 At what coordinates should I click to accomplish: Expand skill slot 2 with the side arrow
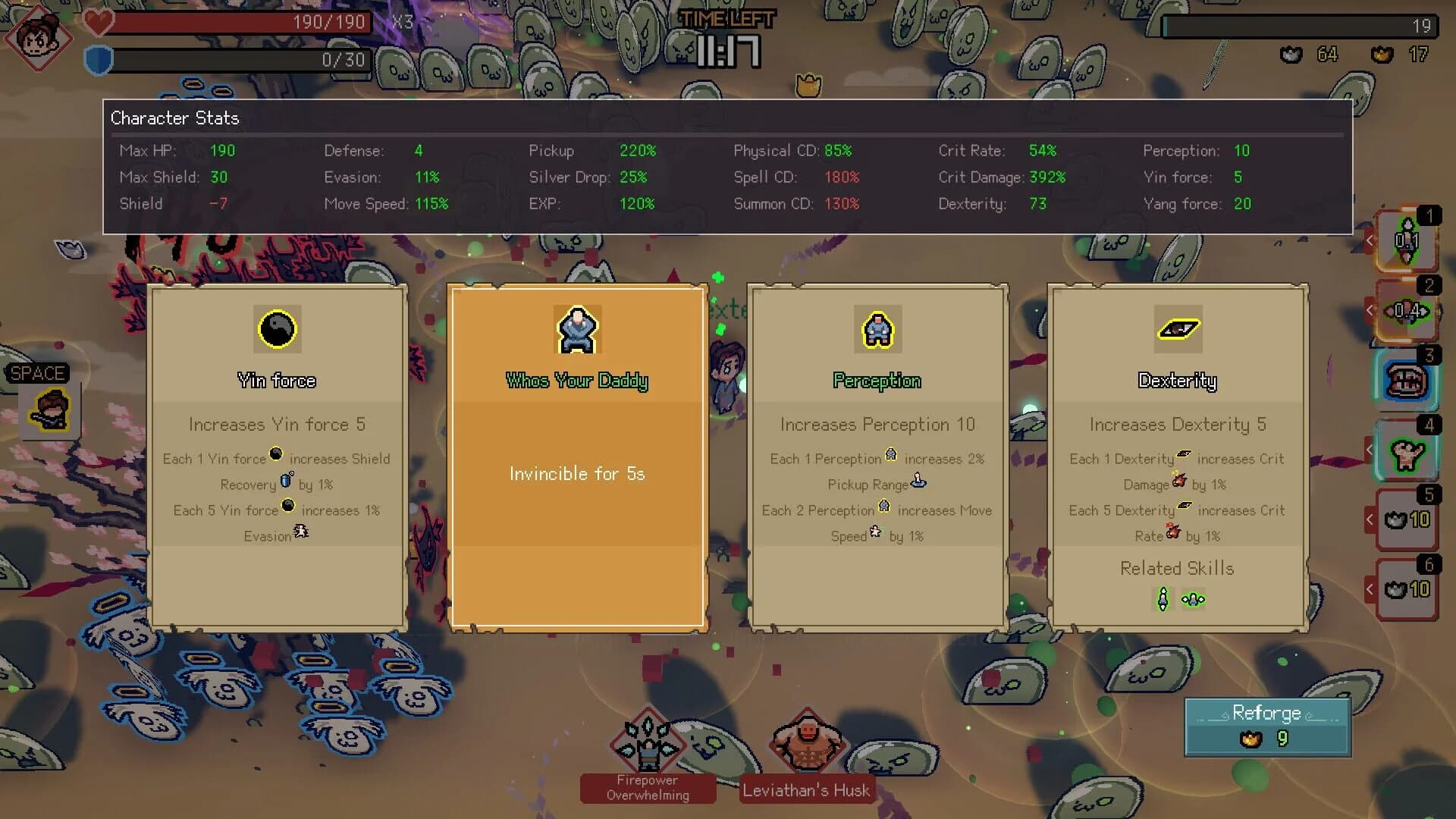(x=1370, y=311)
